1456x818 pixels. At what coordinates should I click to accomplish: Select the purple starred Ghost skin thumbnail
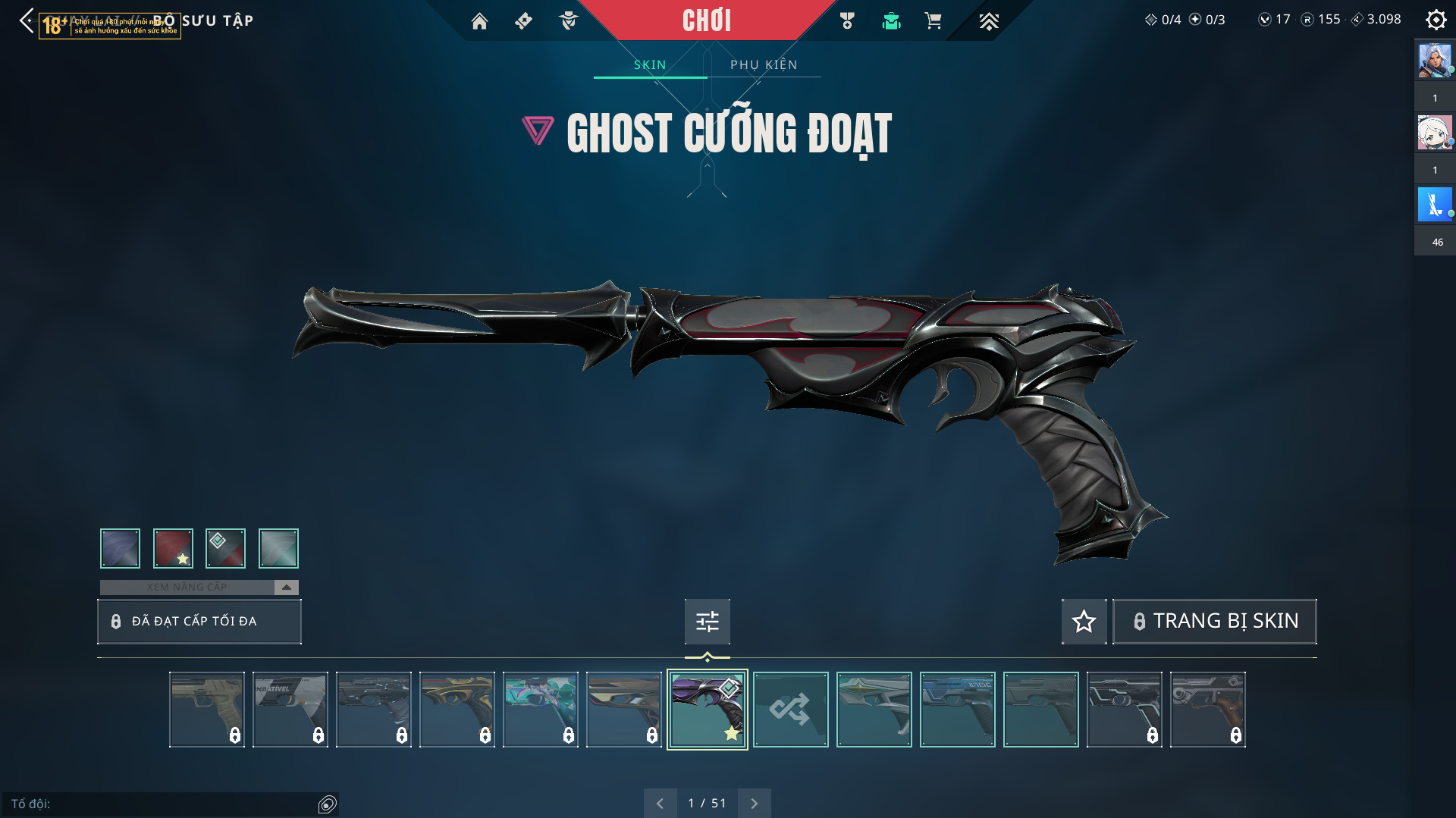(x=707, y=710)
